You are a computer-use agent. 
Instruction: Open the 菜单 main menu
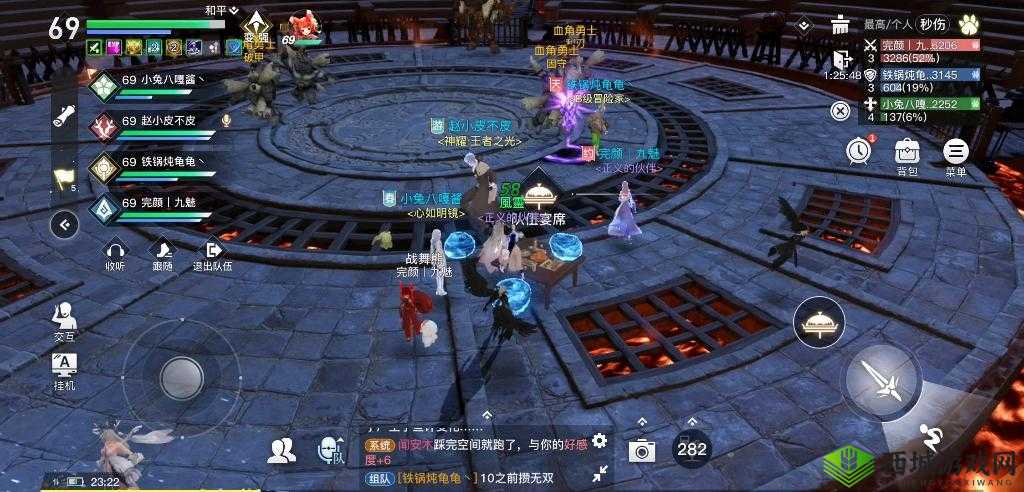(x=956, y=153)
